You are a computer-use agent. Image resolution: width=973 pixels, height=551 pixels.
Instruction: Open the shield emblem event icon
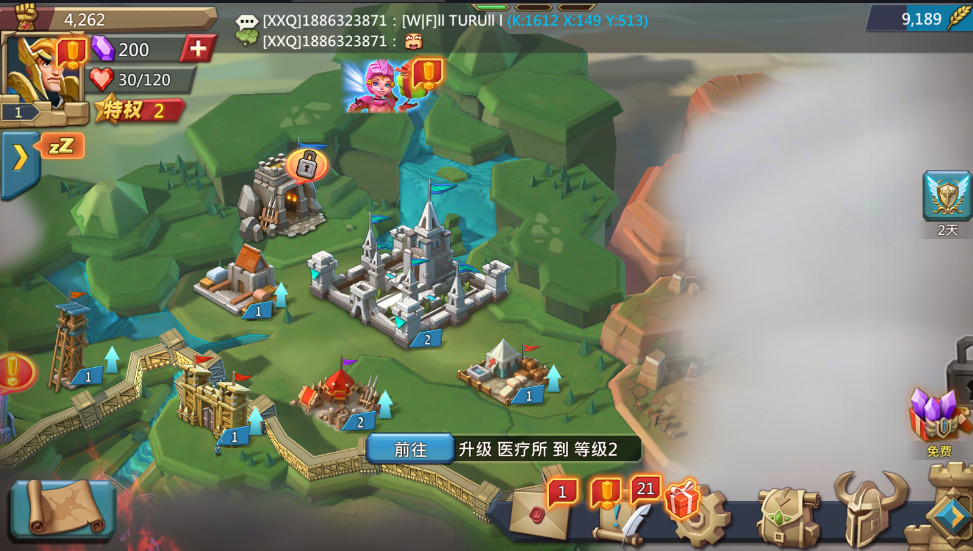(x=946, y=196)
